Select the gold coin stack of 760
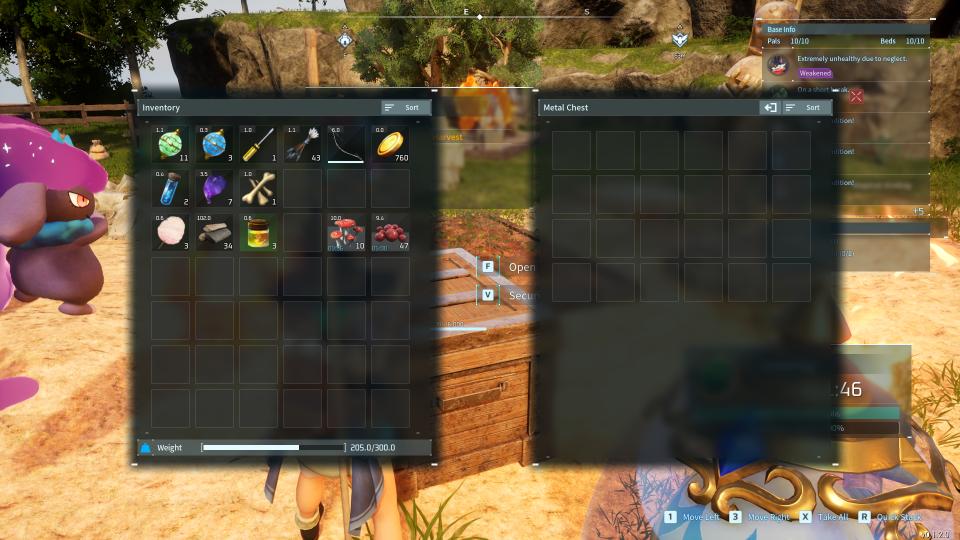Viewport: 960px width, 540px height. 391,144
